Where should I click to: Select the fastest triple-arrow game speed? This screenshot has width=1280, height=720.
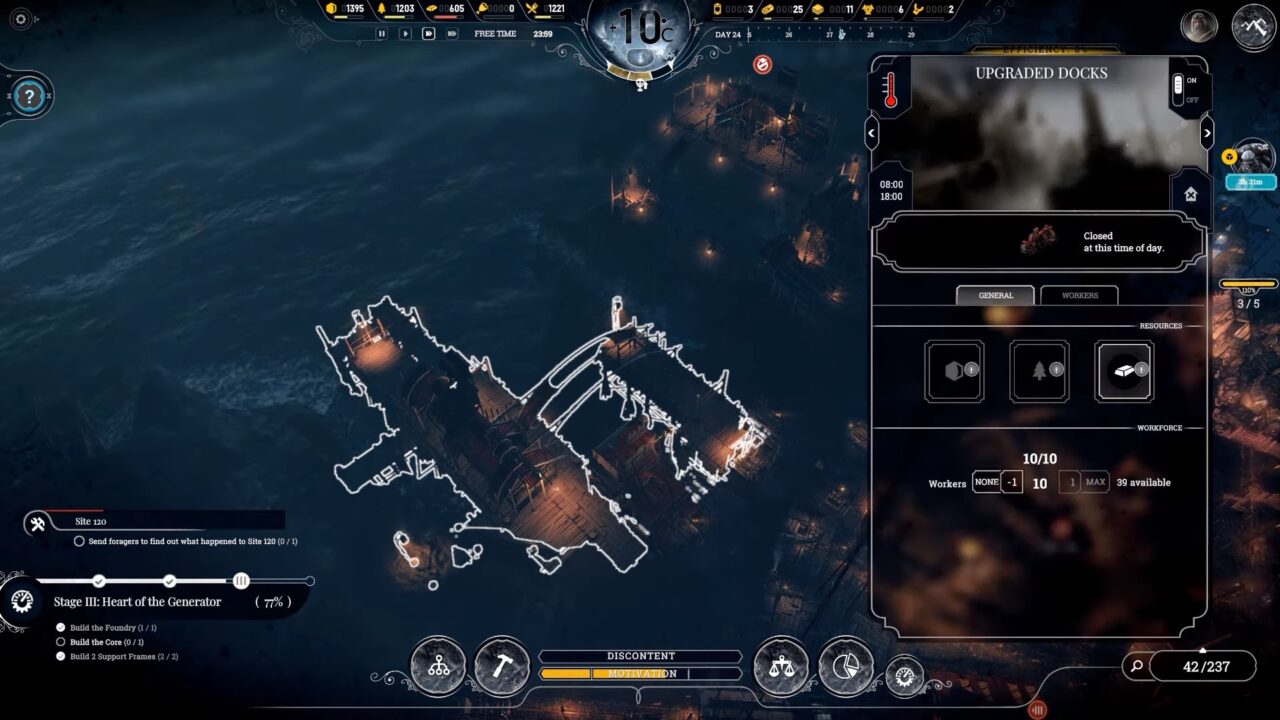[x=452, y=33]
